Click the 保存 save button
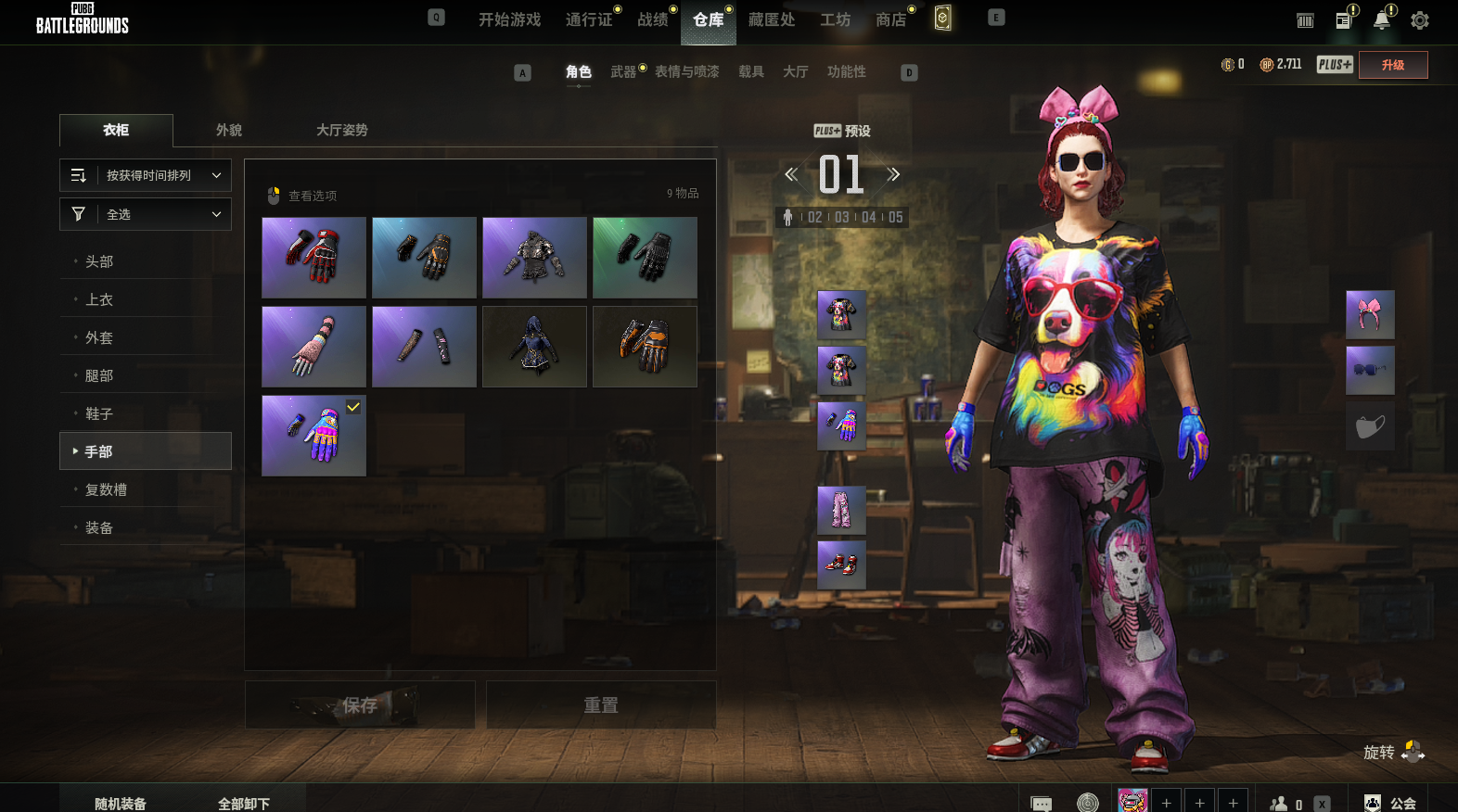 [x=360, y=705]
